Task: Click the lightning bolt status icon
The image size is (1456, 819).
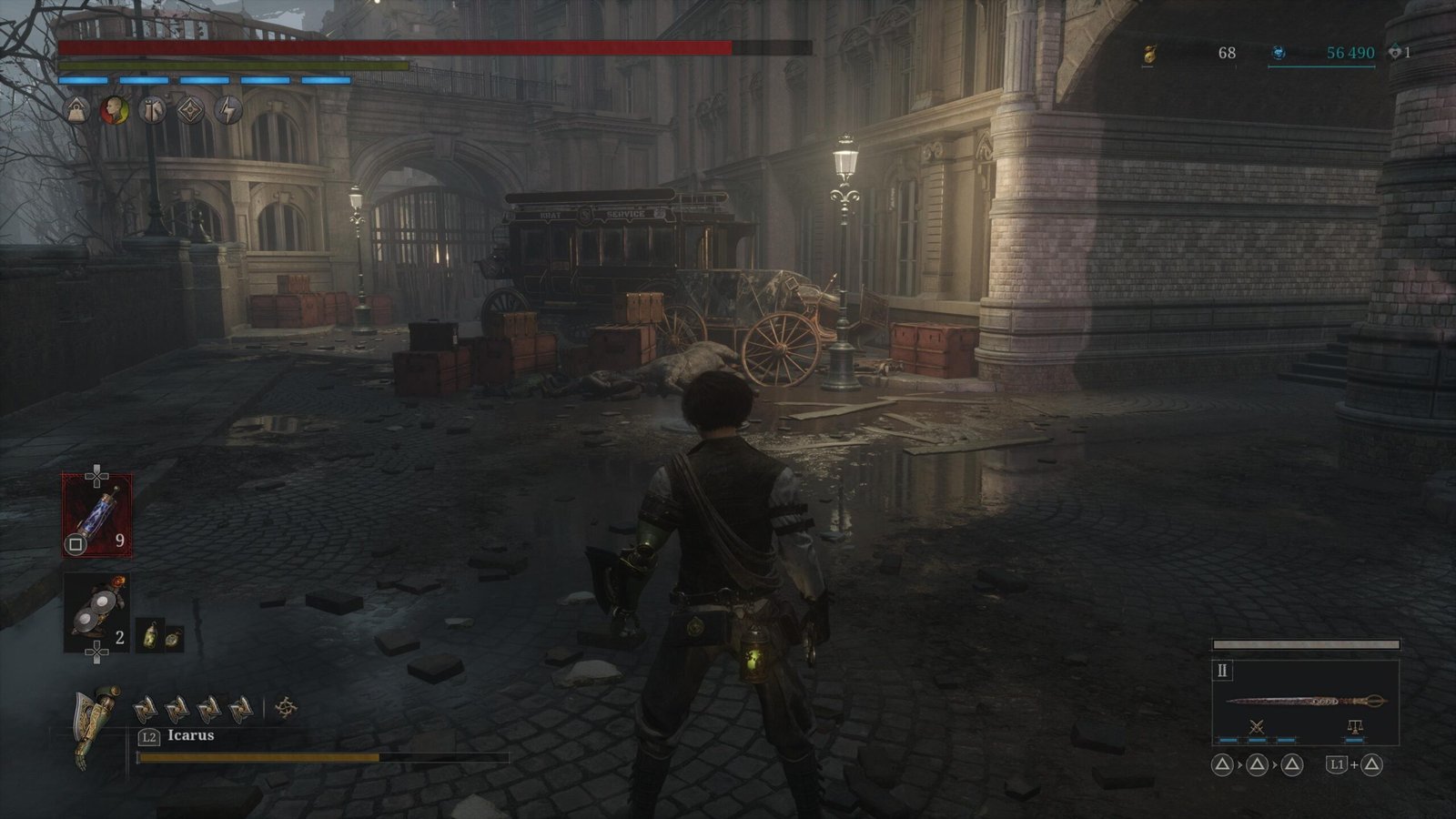Action: coord(228,110)
